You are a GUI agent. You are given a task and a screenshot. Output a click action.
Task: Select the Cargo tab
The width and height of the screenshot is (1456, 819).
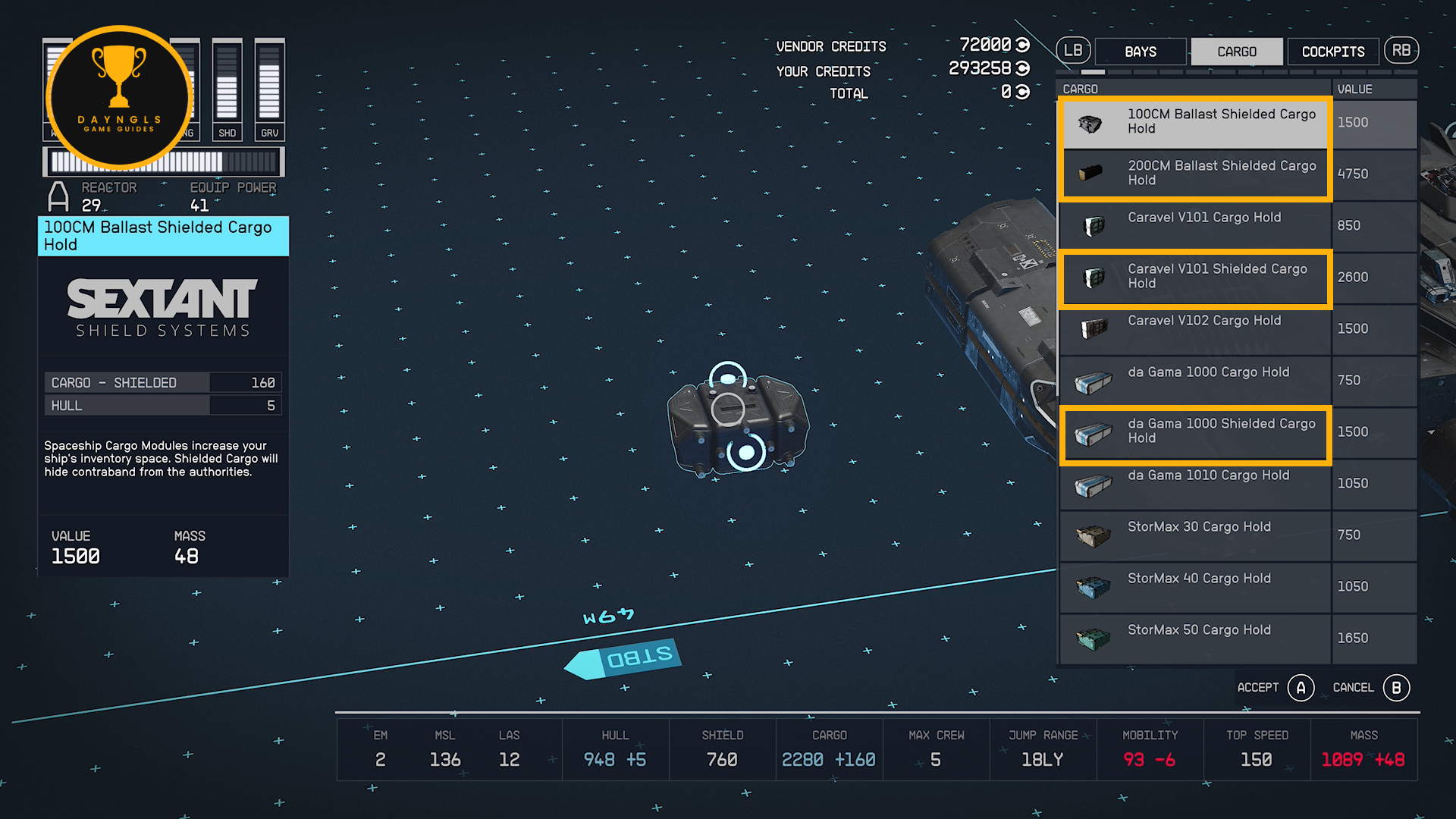(x=1237, y=52)
